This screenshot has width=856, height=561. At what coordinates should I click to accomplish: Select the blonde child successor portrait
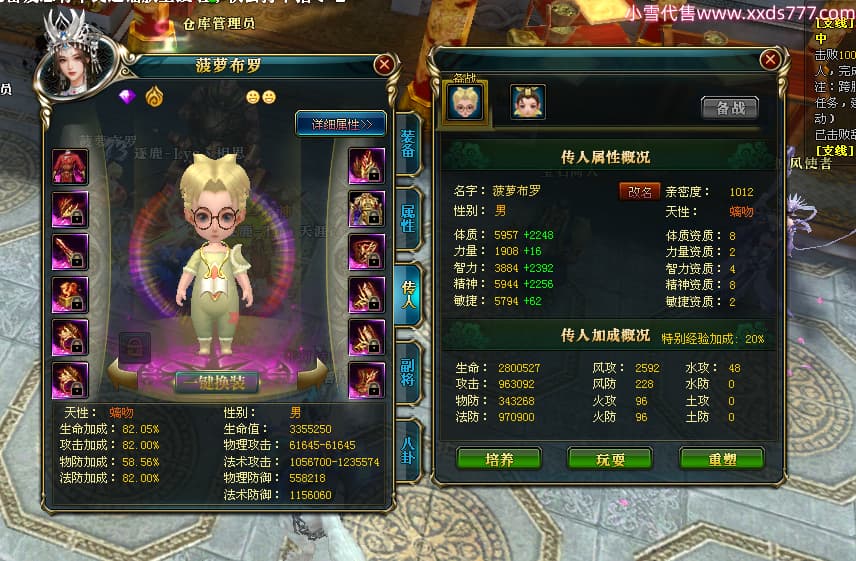point(465,102)
